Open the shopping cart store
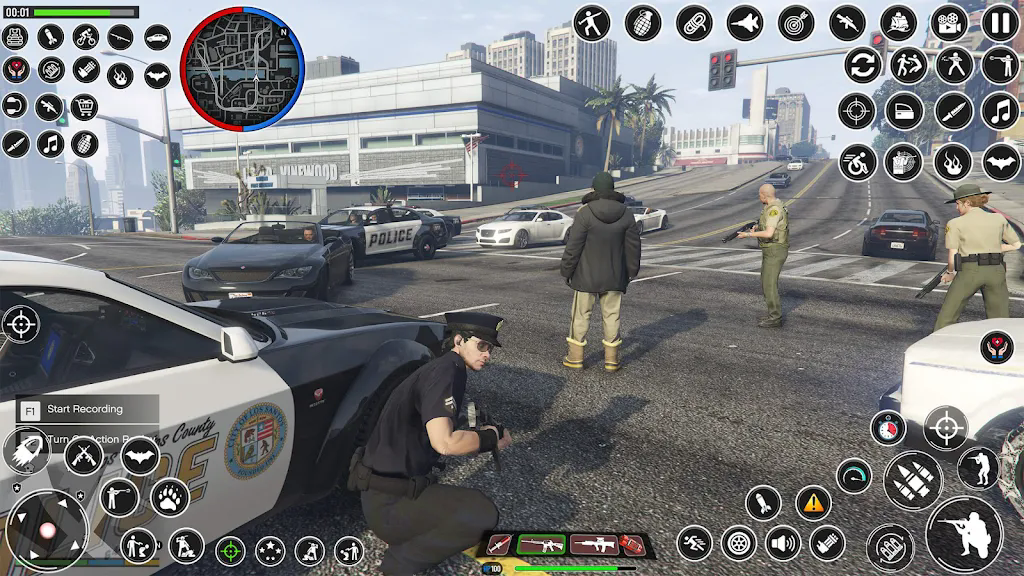Viewport: 1024px width, 576px height. tap(84, 106)
